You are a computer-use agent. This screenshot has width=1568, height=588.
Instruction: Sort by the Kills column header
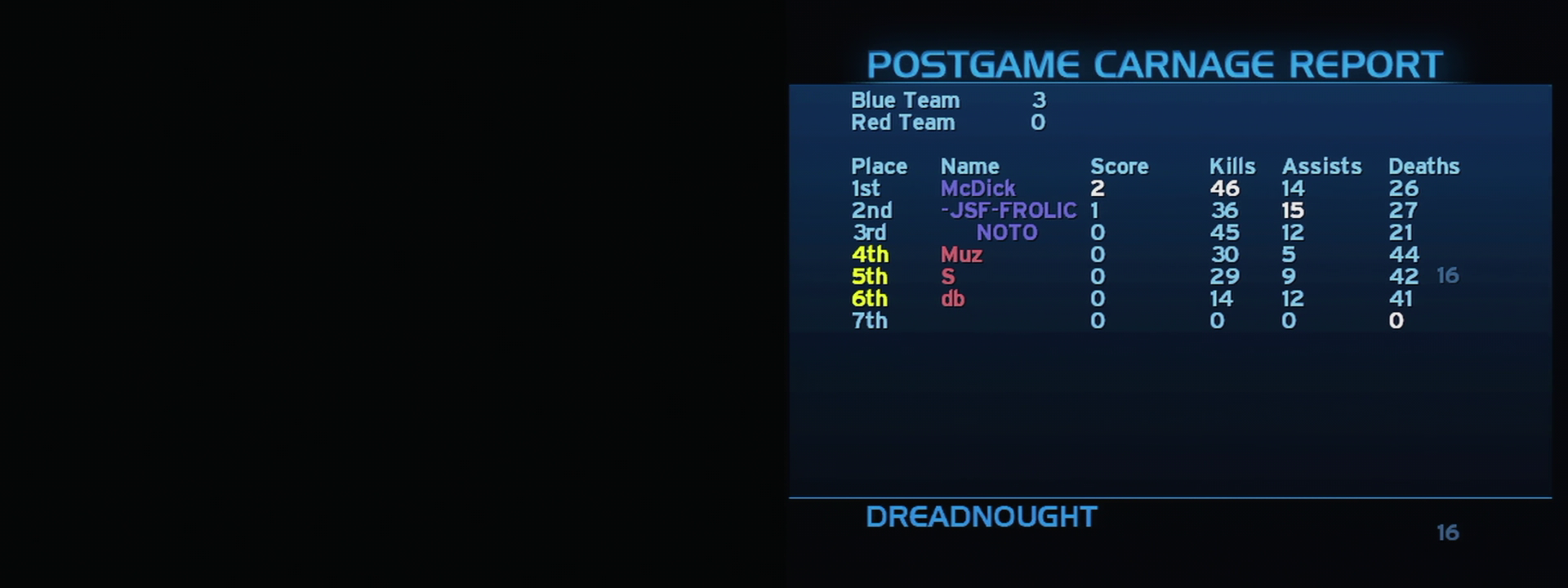point(1231,167)
